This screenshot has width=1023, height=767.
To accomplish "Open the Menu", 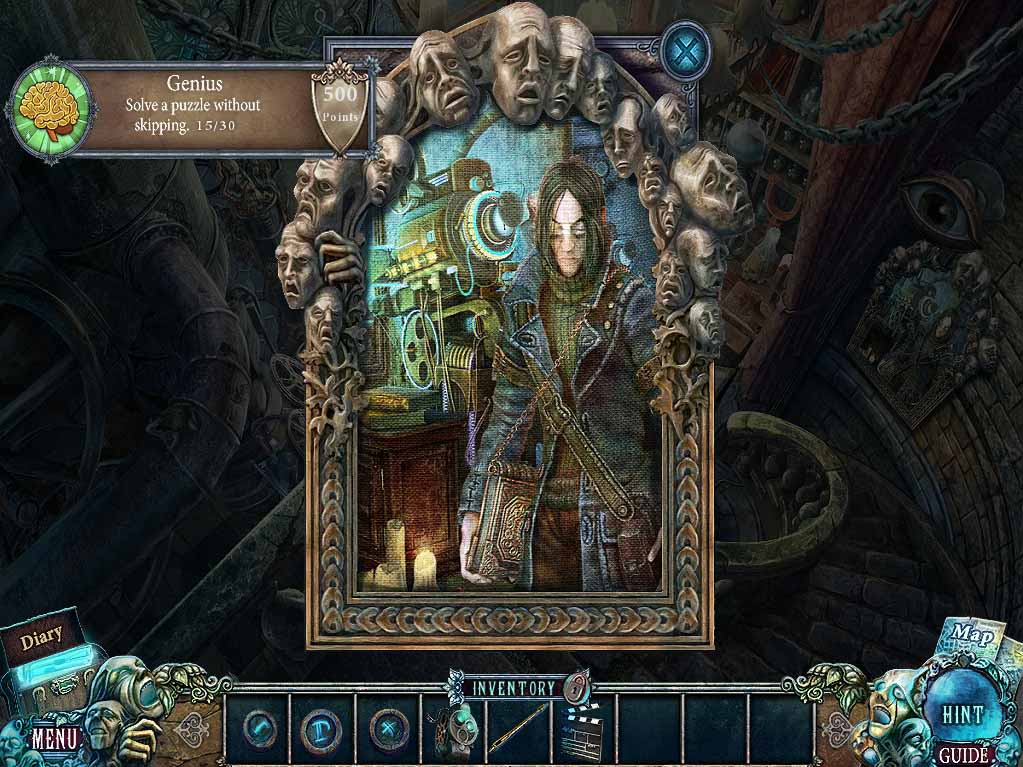I will click(55, 740).
